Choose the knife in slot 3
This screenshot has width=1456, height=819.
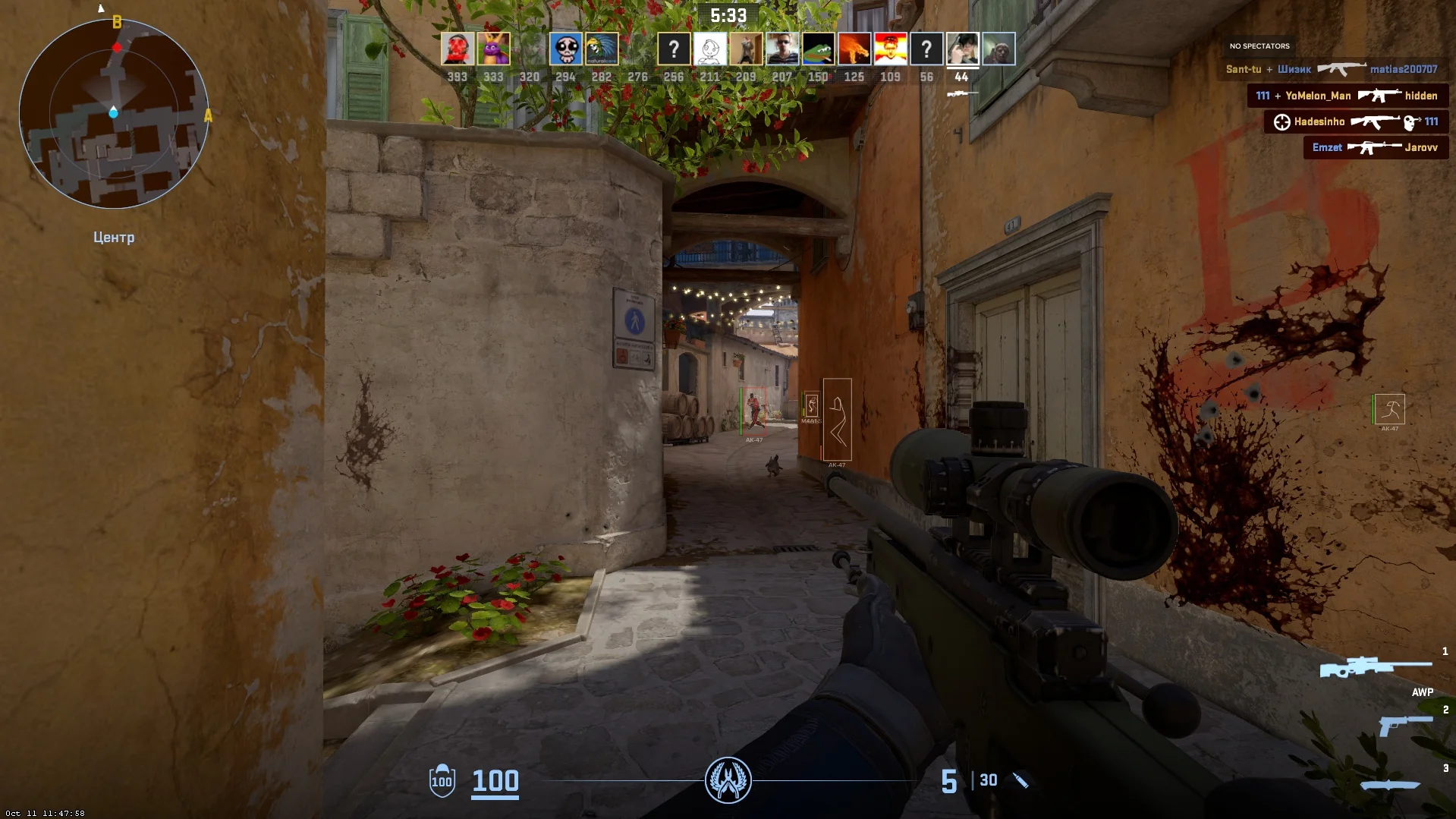(1390, 785)
